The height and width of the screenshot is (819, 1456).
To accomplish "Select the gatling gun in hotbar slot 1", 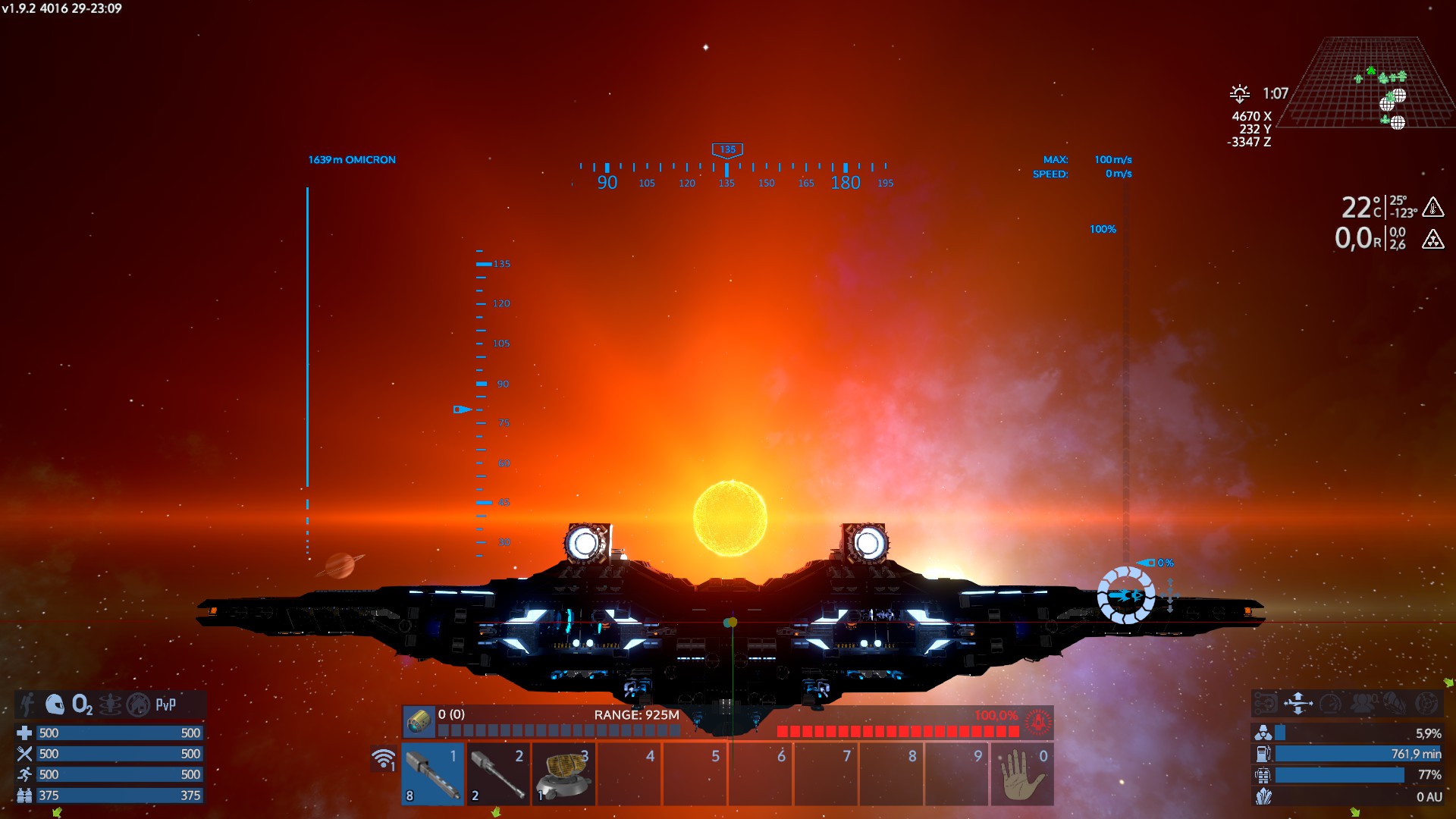I will (x=432, y=774).
